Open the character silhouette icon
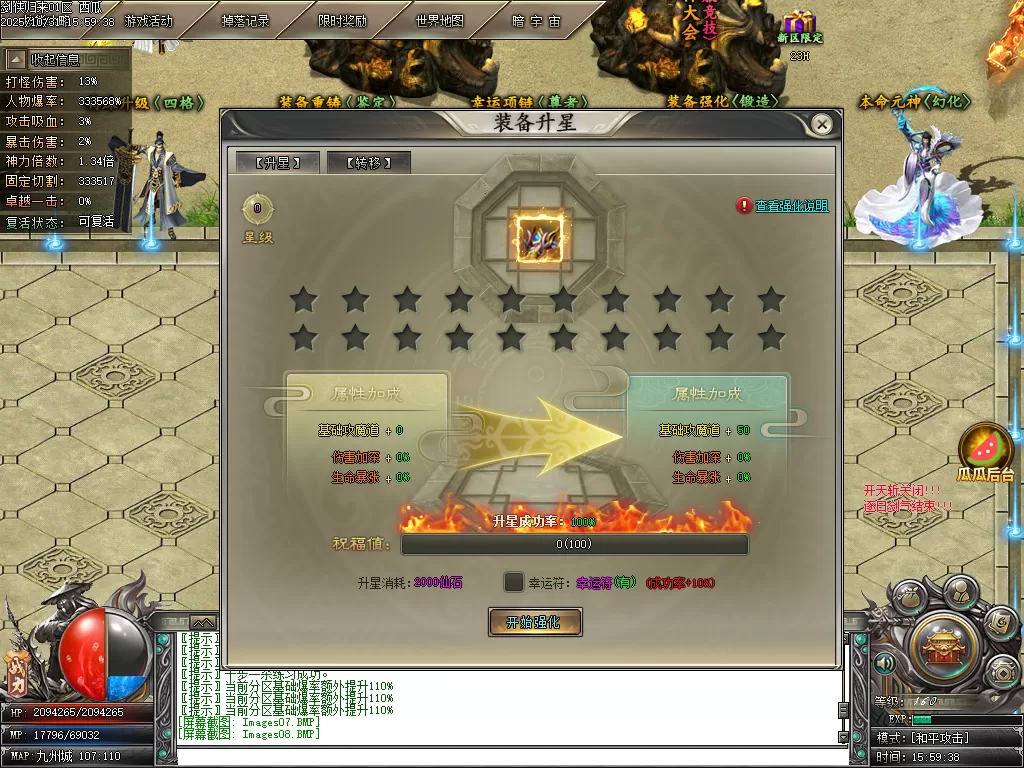Screen dimensions: 1024x768 click(x=960, y=592)
